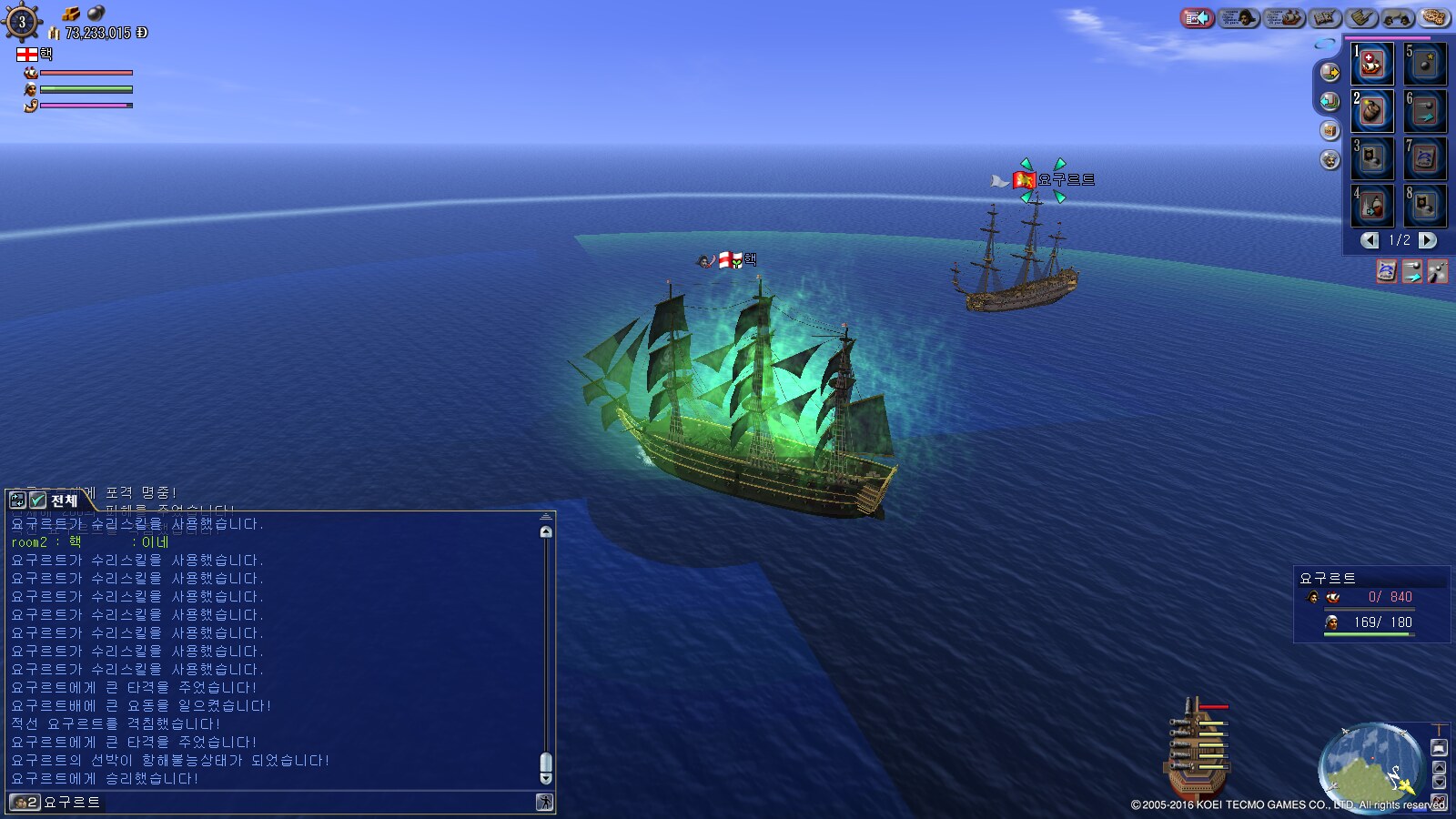Zoom out the minimap with down arrow
Viewport: 1456px width, 819px height.
(1439, 783)
